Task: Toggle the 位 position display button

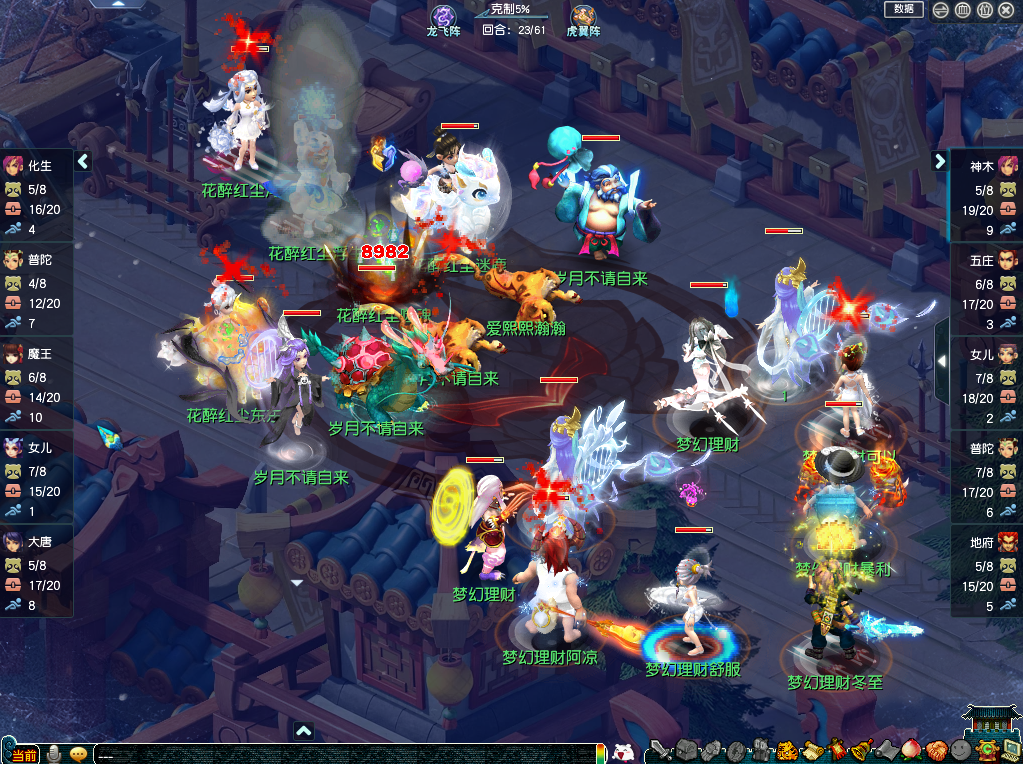Action: [984, 10]
